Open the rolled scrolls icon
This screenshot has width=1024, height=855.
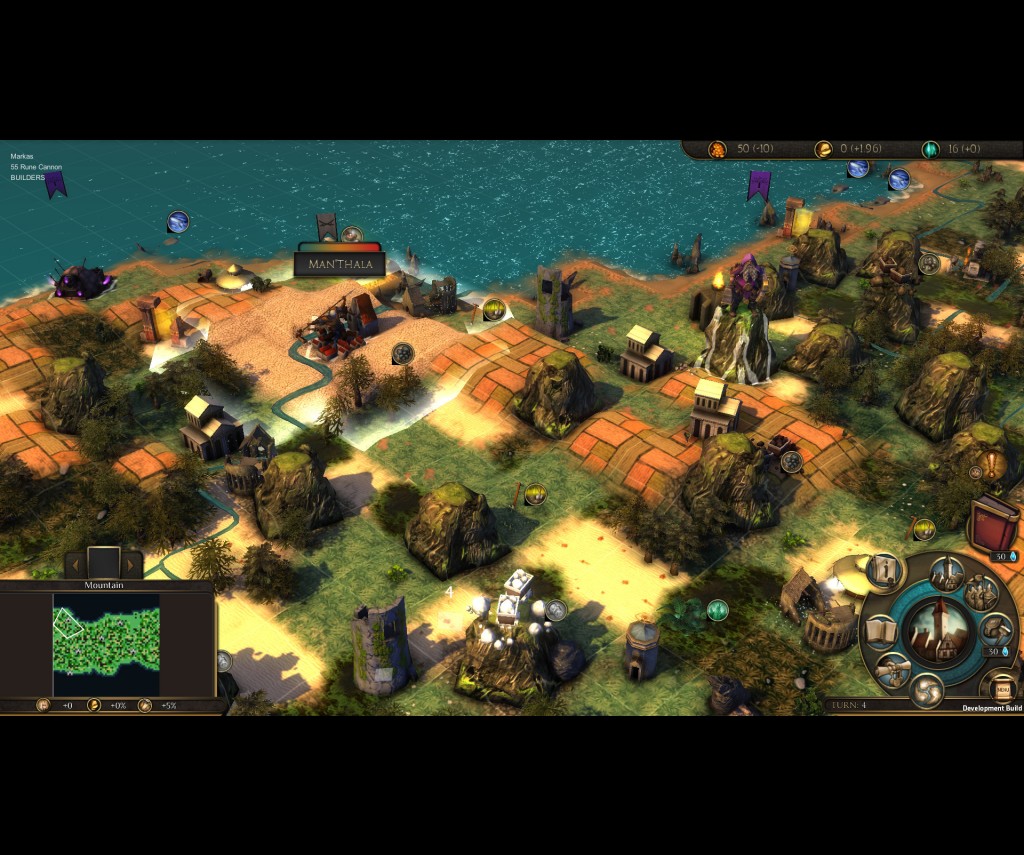893,668
